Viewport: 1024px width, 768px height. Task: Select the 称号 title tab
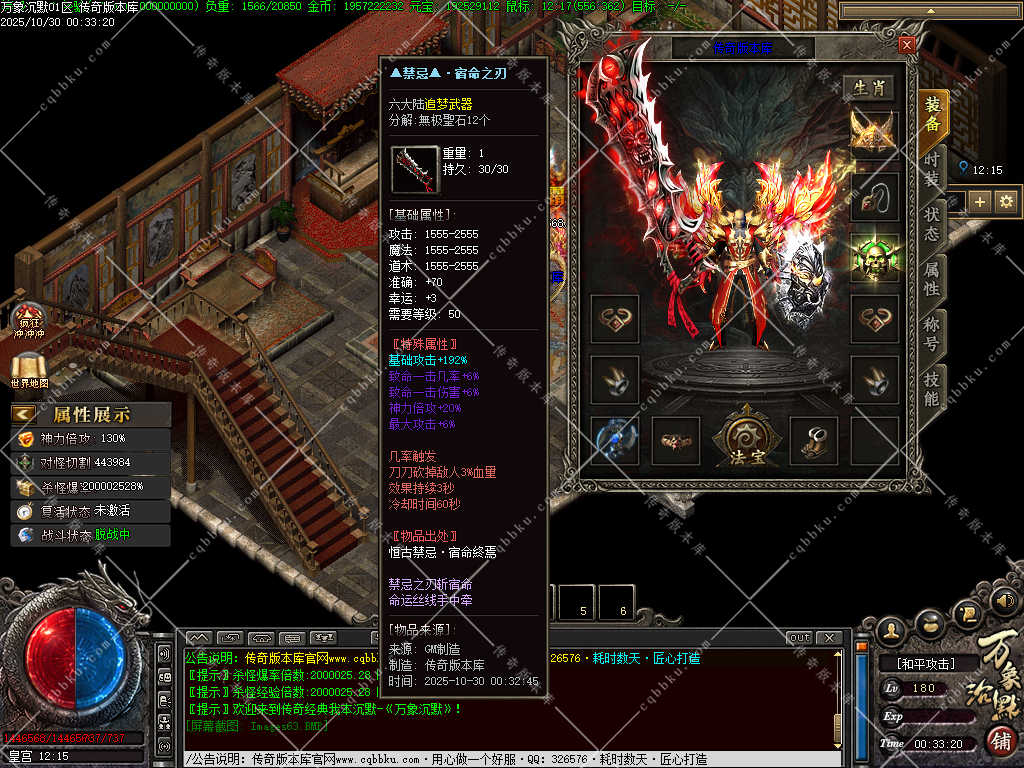[932, 333]
